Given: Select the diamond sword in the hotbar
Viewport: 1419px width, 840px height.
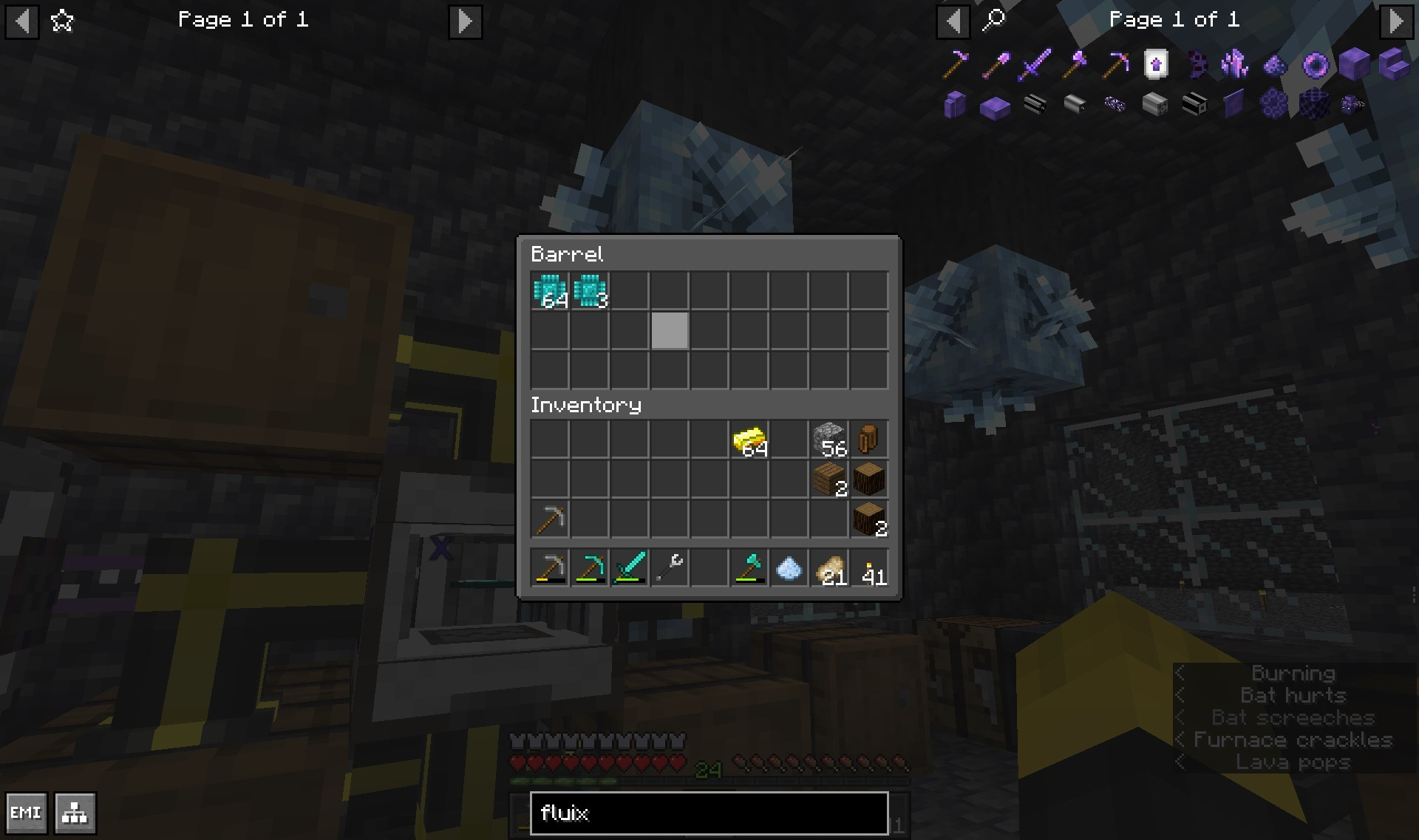Looking at the screenshot, I should 630,567.
